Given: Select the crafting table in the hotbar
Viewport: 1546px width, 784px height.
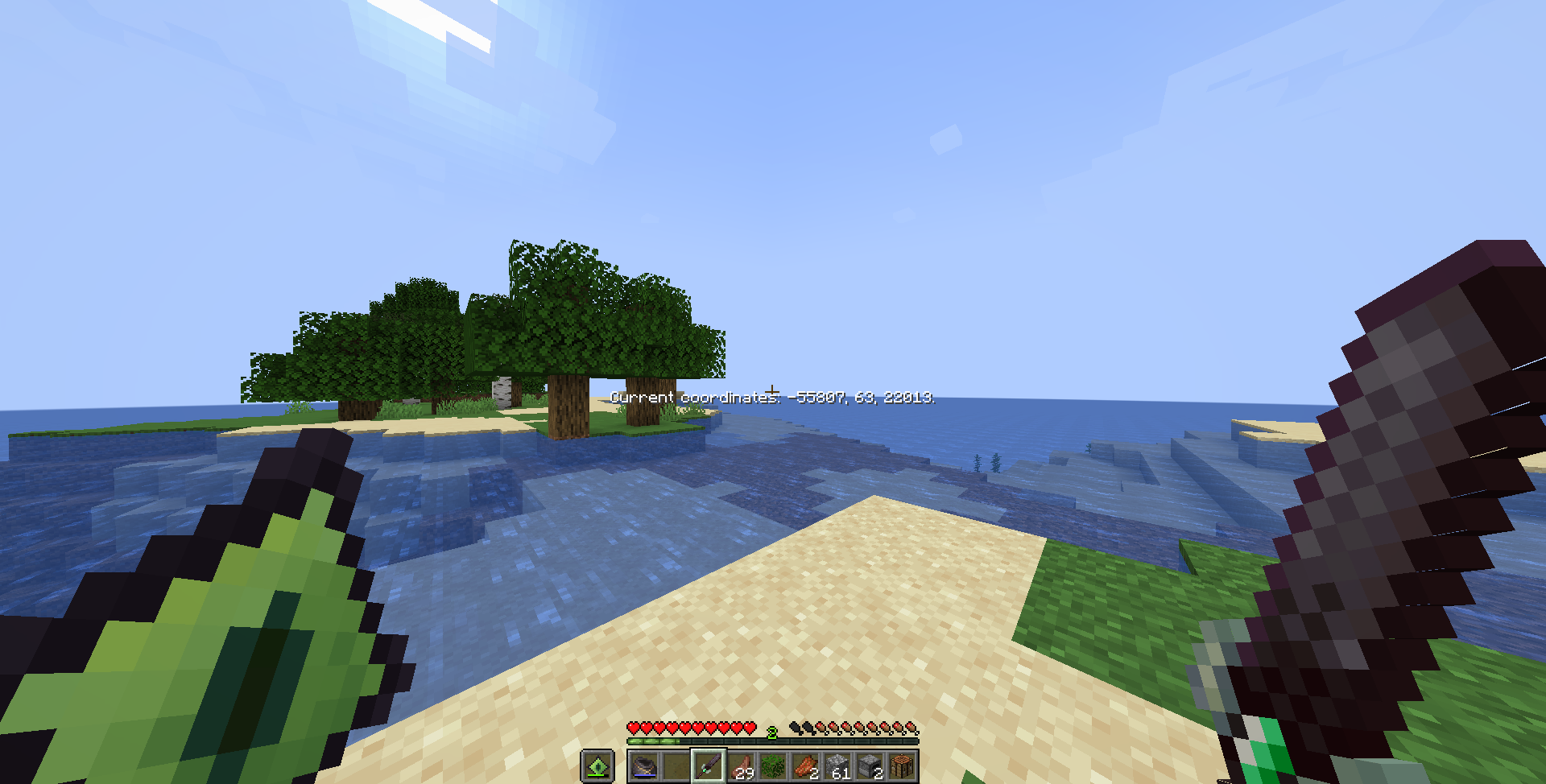Looking at the screenshot, I should tap(902, 765).
